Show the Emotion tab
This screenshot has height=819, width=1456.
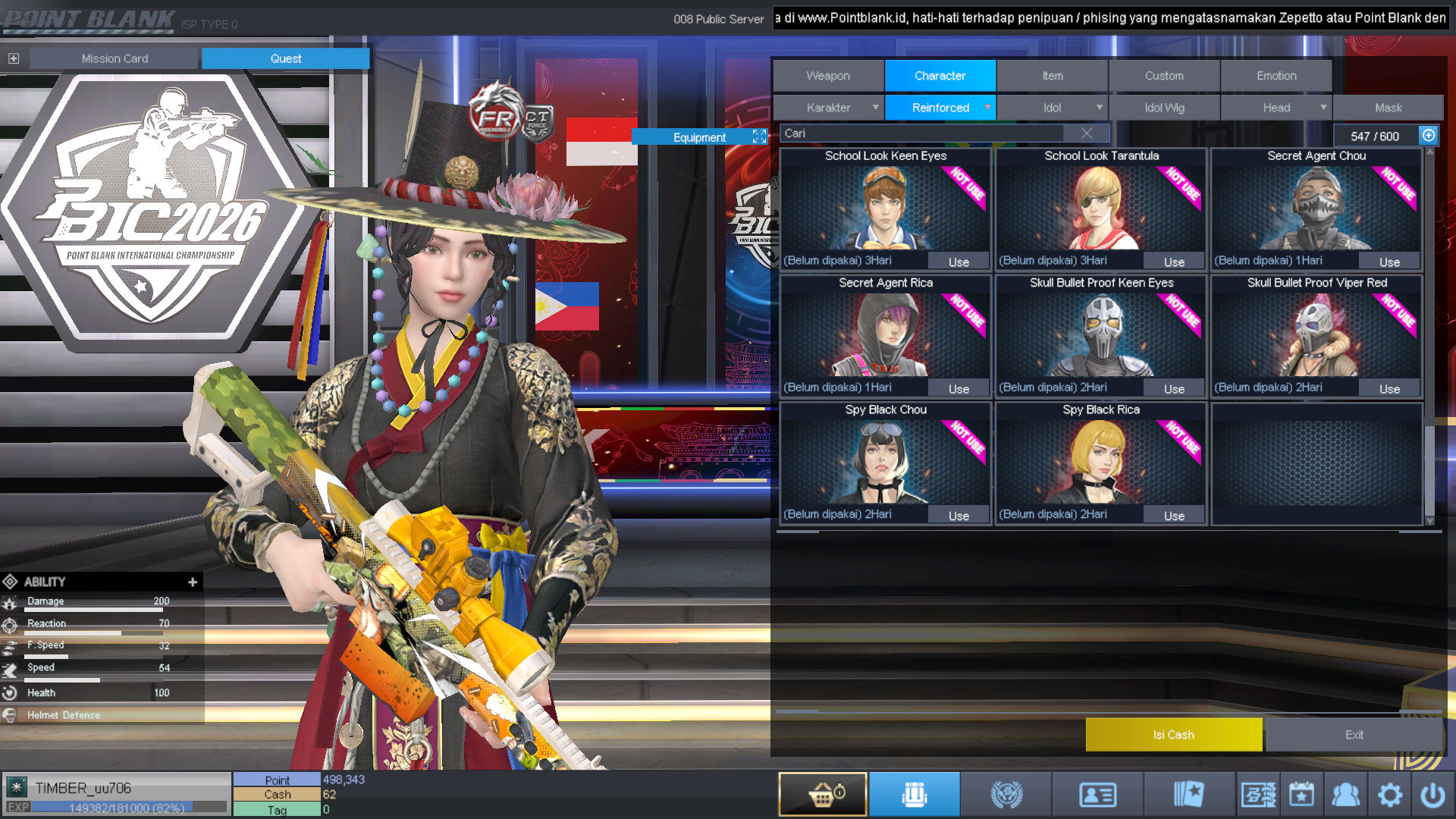pos(1276,76)
